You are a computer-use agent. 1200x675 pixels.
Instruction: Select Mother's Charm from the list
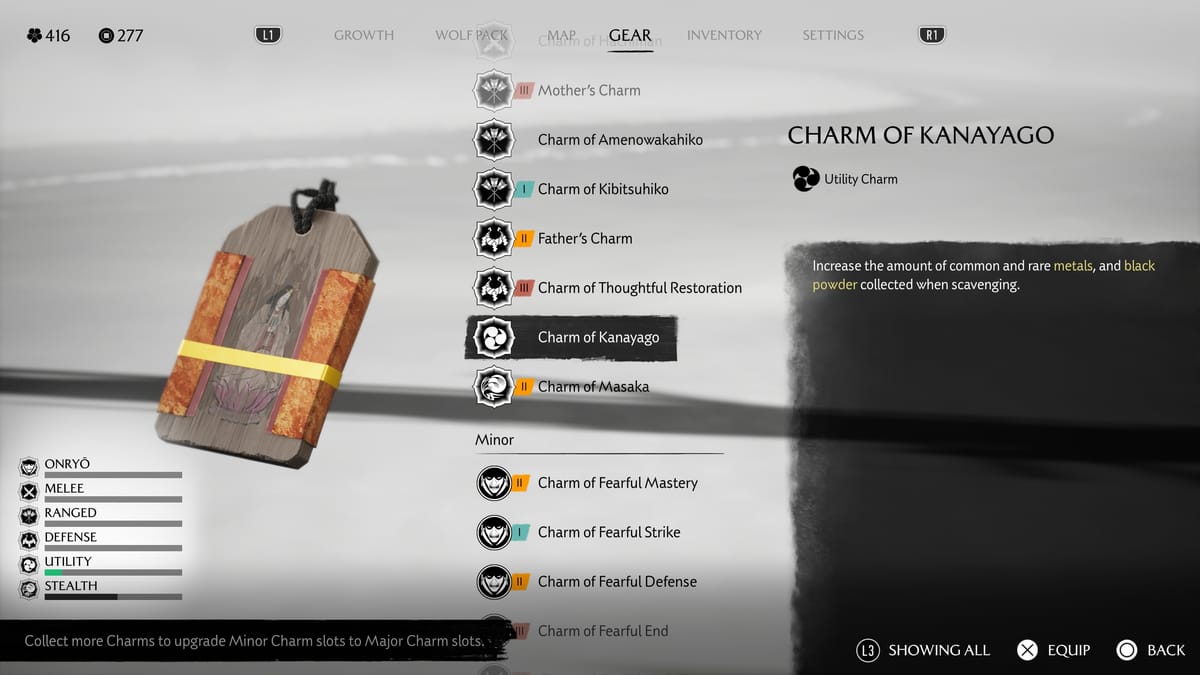coord(588,90)
